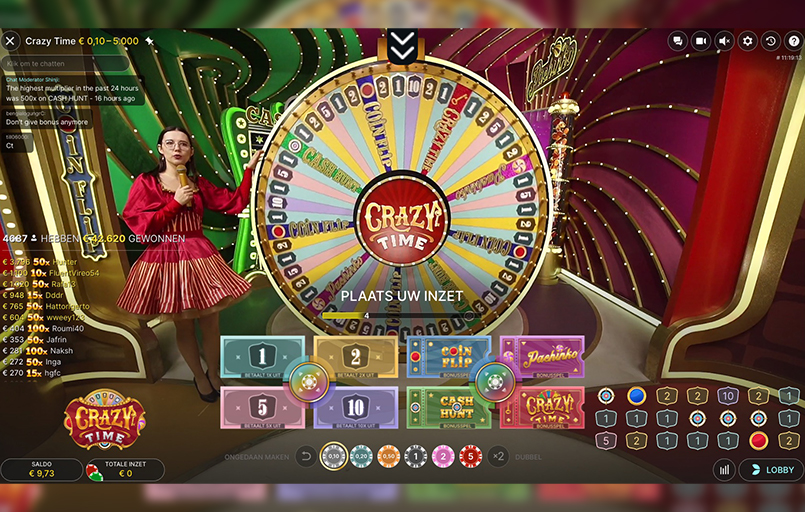Screen dimensions: 805x512
Task: Close the game with the X button
Action: click(10, 41)
